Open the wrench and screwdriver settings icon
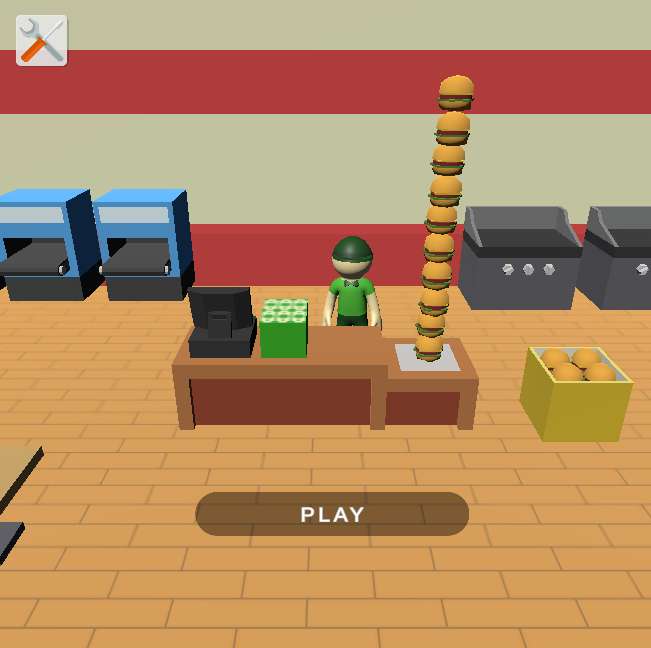The width and height of the screenshot is (651, 648). [42, 41]
